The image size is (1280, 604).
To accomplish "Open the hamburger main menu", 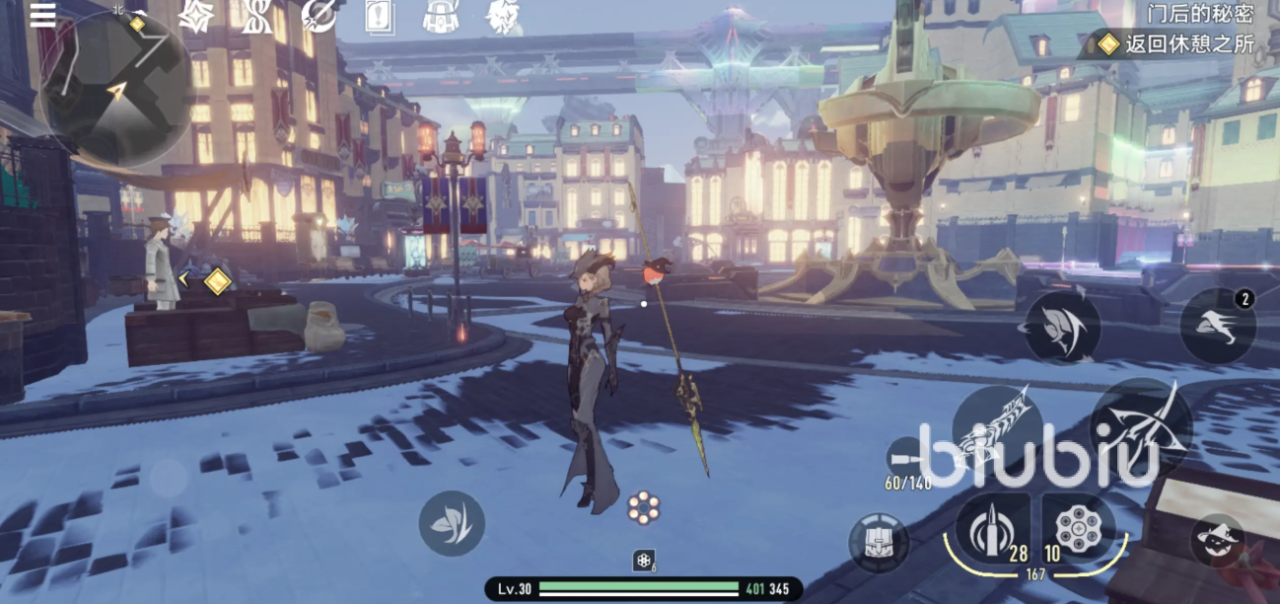I will click(43, 14).
